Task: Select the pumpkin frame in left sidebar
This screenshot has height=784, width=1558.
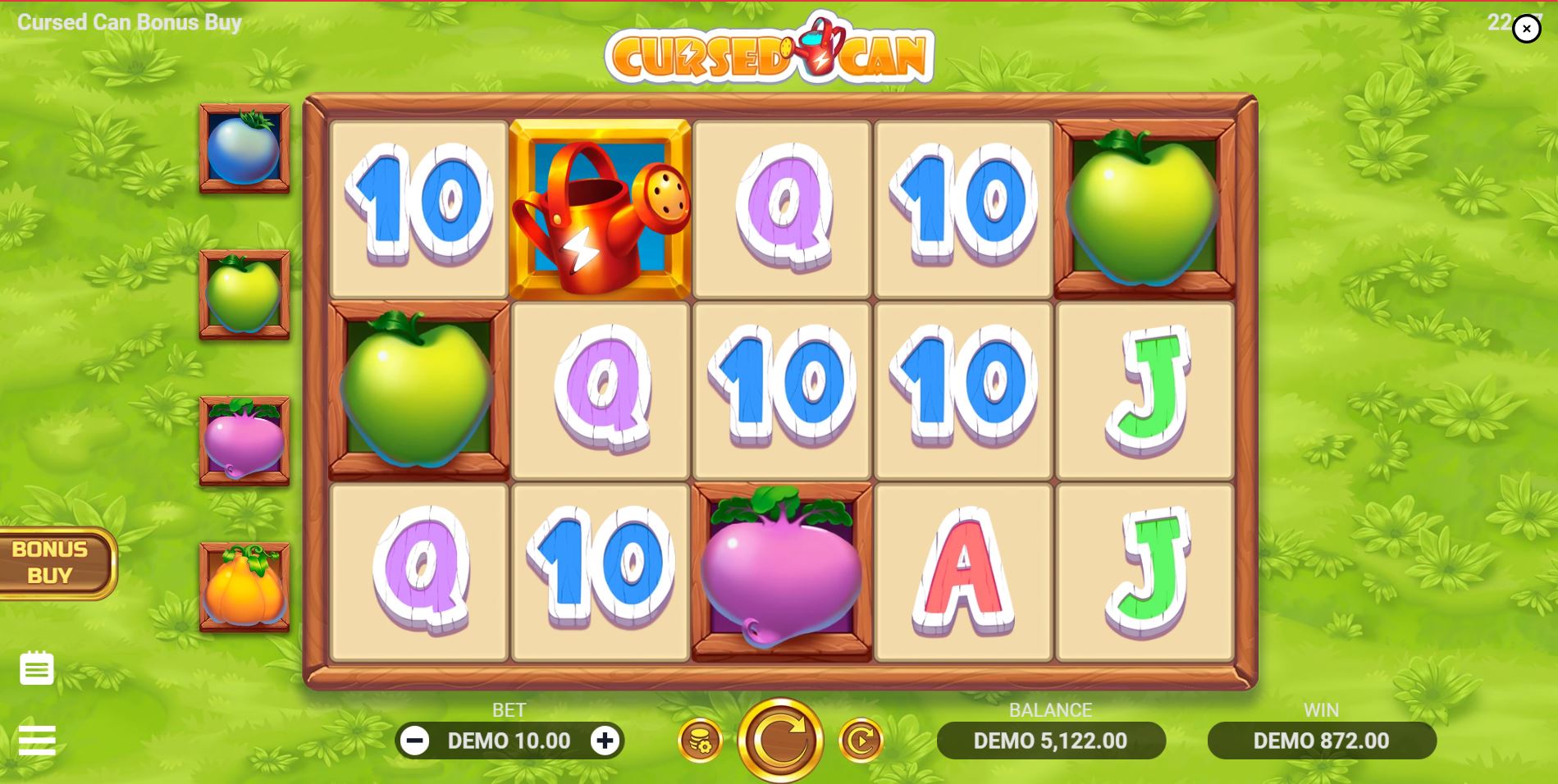Action: 244,585
